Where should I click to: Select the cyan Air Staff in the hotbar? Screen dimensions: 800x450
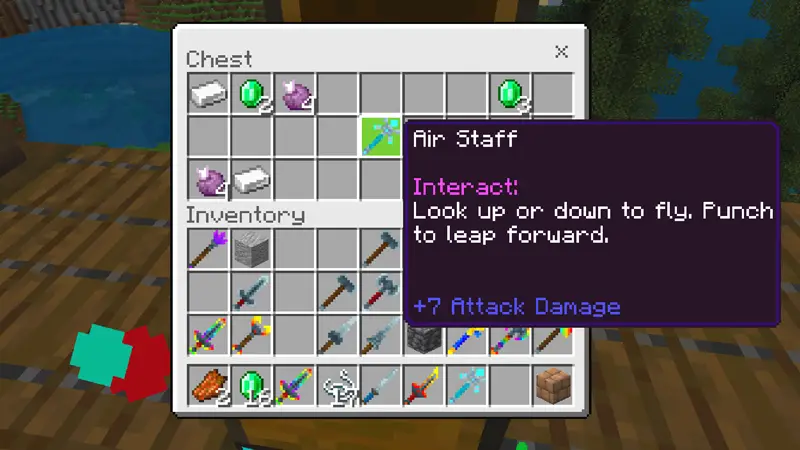click(467, 385)
